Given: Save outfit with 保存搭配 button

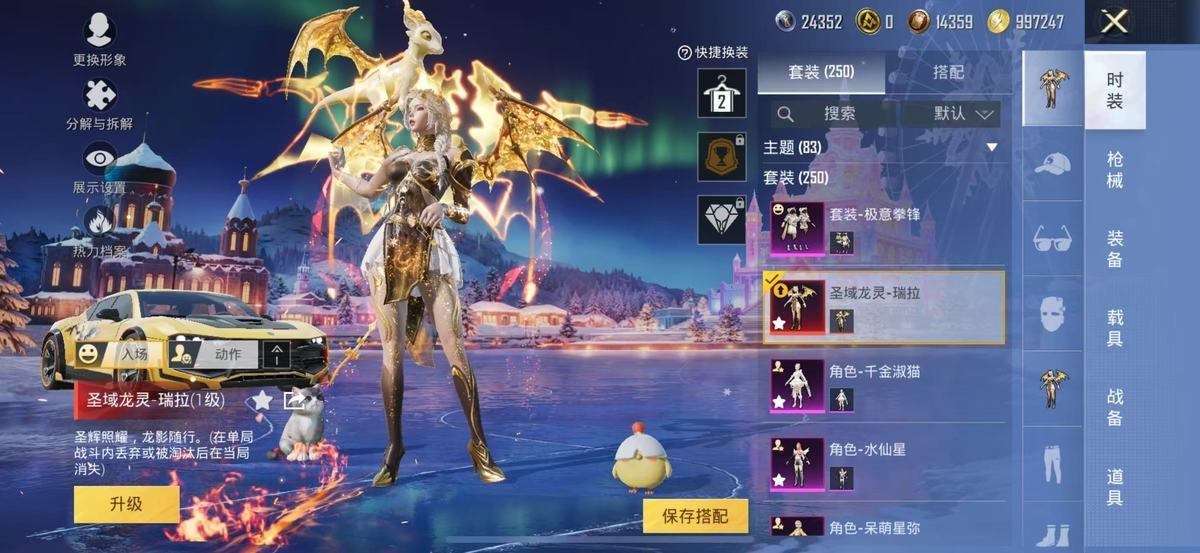Looking at the screenshot, I should coord(696,516).
